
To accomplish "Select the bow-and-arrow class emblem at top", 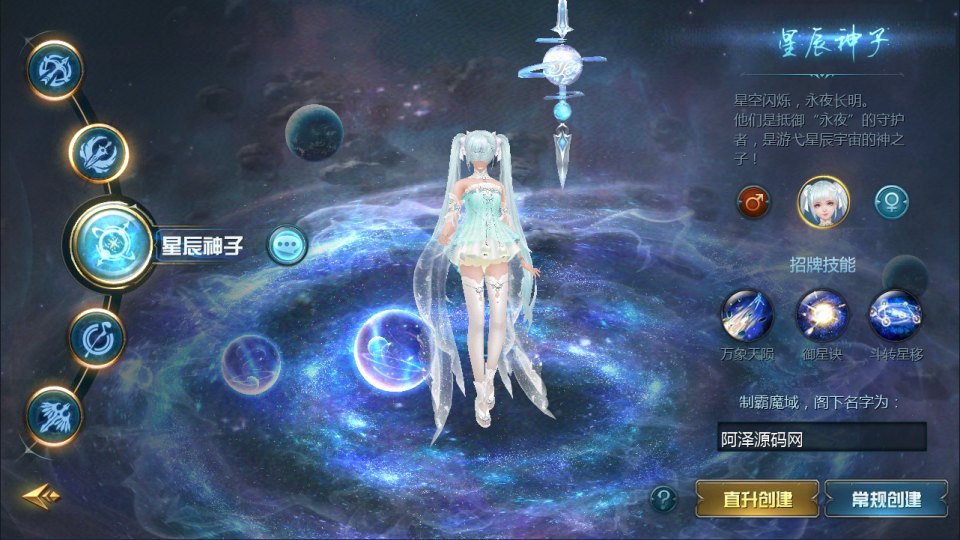I will click(x=53, y=69).
